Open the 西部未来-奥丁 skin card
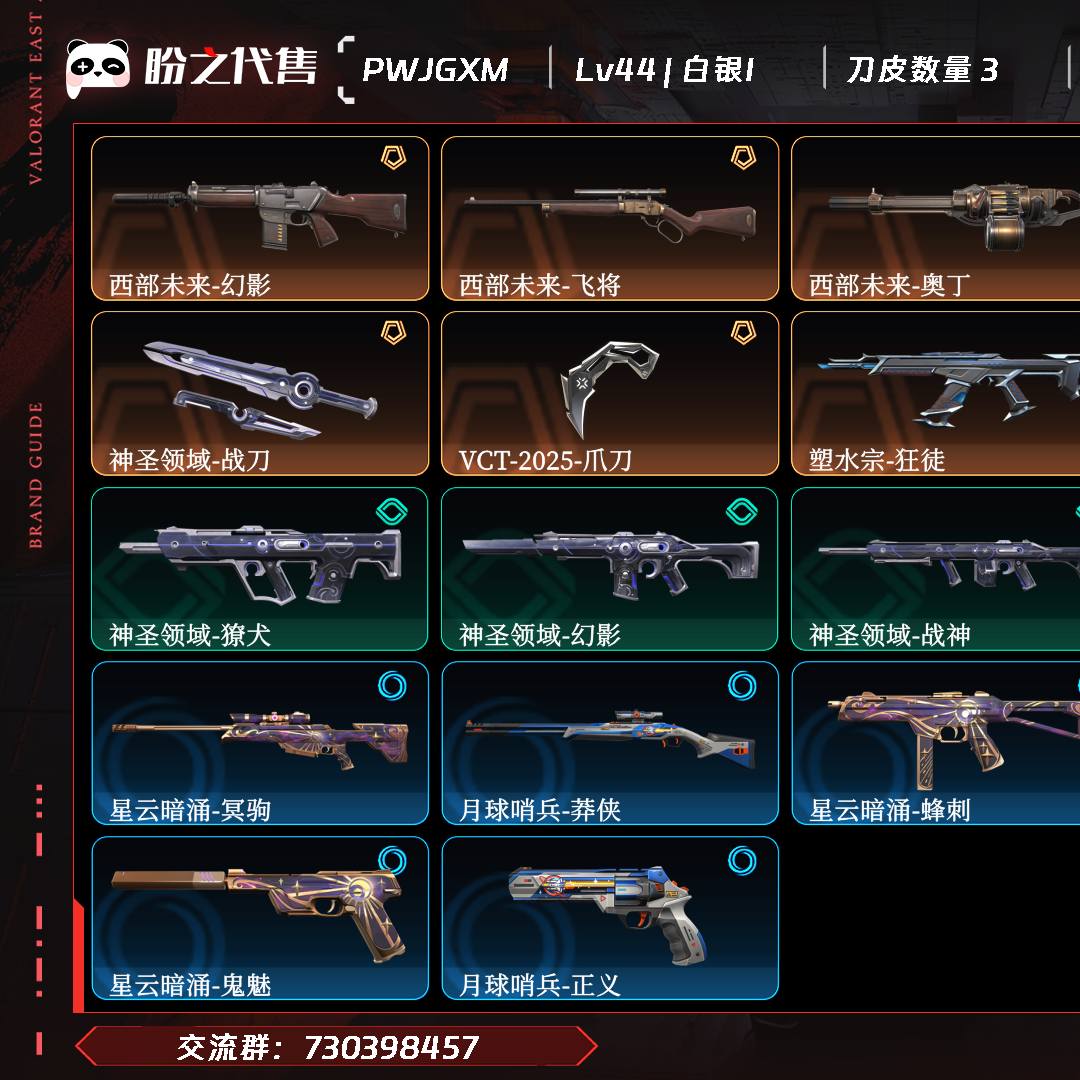This screenshot has height=1080, width=1080. 936,218
